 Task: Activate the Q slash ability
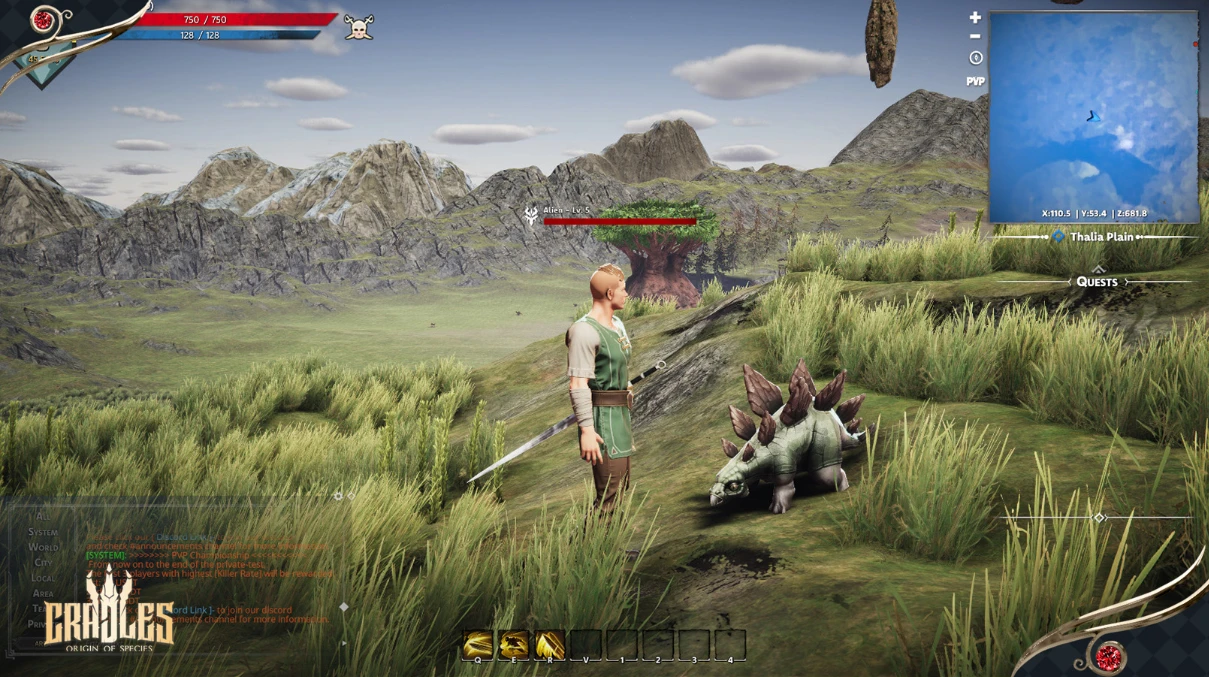pos(479,644)
